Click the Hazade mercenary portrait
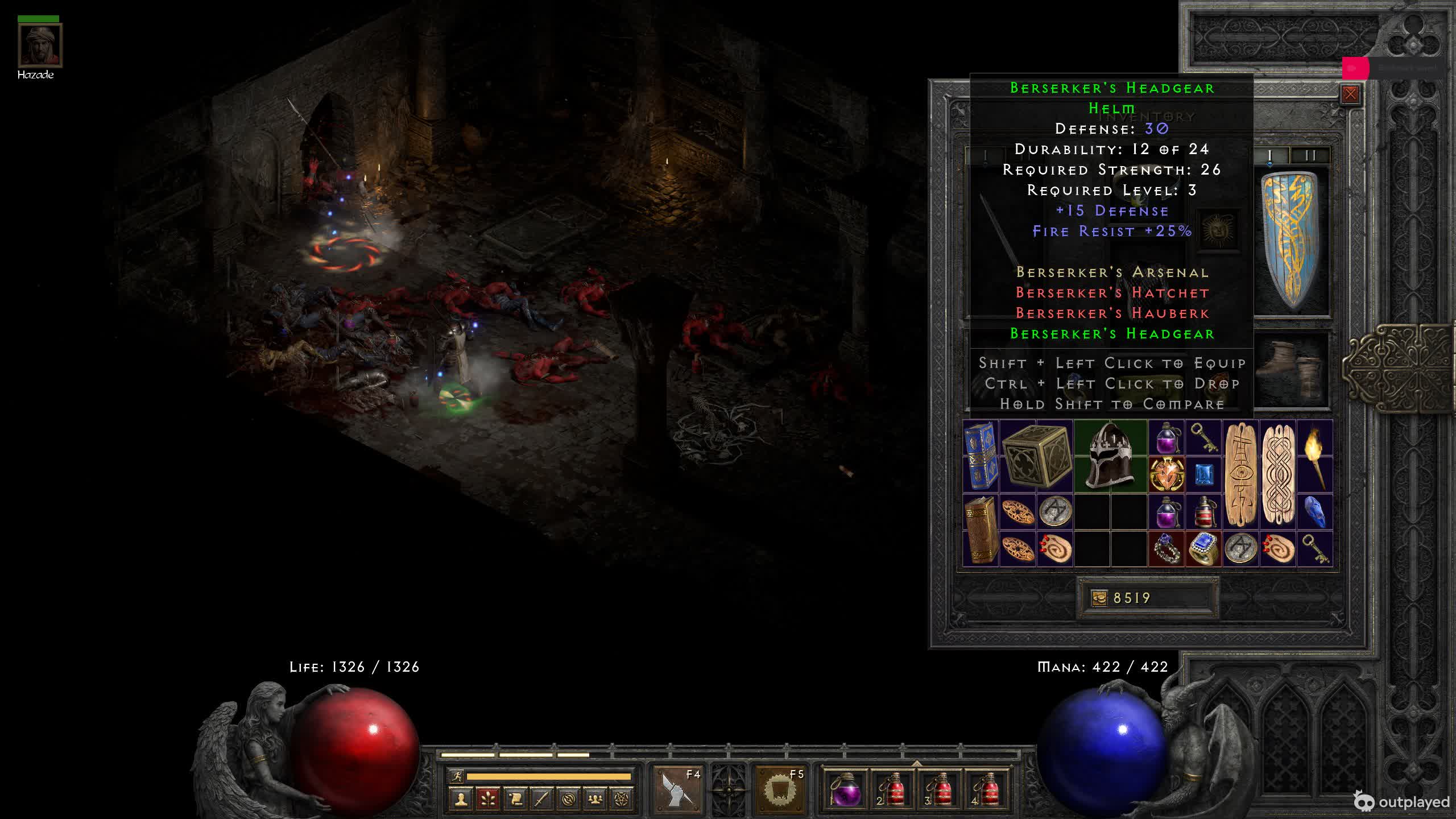1456x819 pixels. tap(40, 45)
